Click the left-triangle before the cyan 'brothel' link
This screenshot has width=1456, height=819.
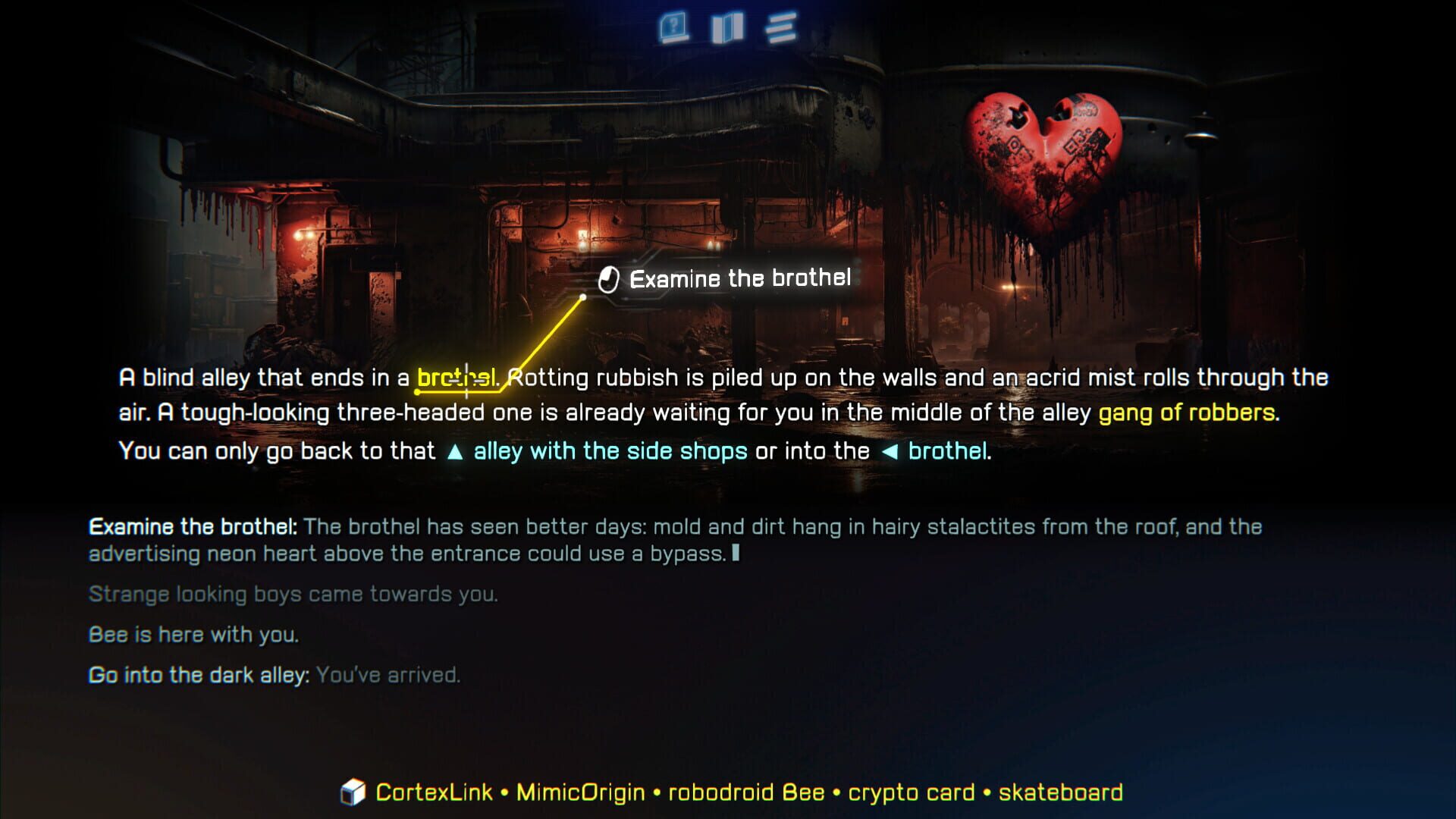click(x=890, y=450)
